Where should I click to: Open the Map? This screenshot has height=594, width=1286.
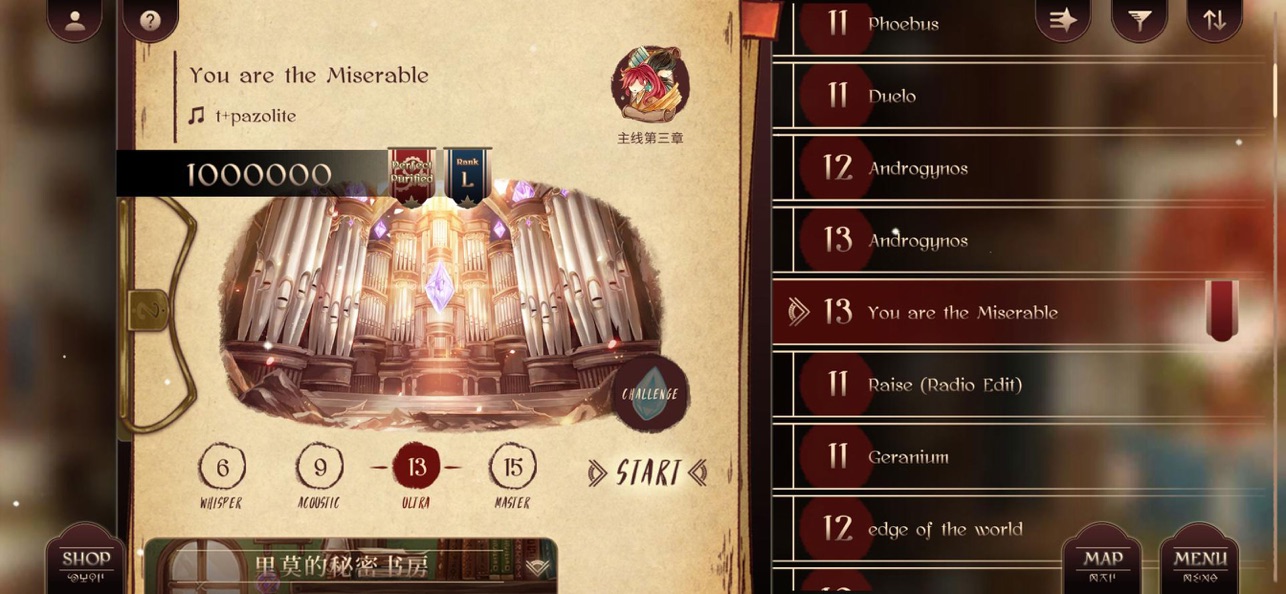pos(1103,562)
